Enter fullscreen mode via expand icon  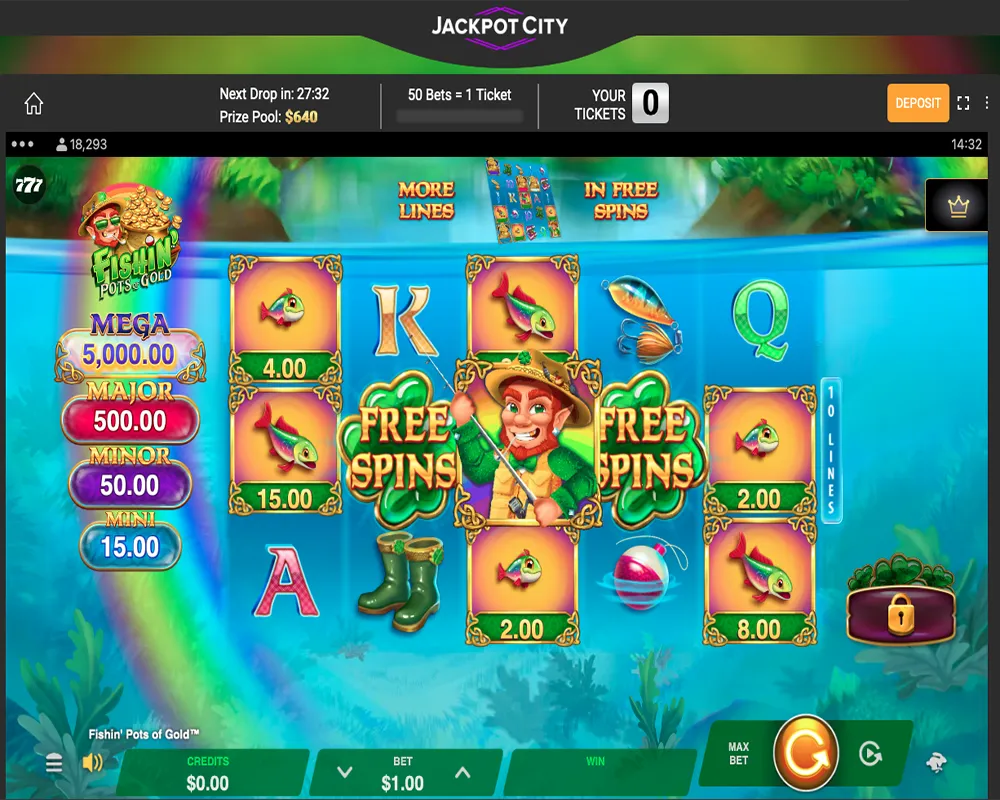point(964,103)
